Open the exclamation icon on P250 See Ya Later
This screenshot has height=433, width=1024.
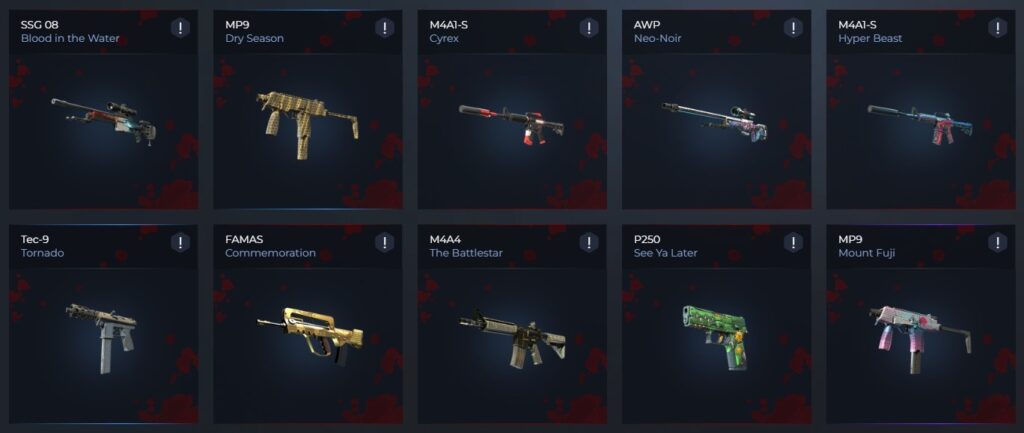click(x=793, y=243)
